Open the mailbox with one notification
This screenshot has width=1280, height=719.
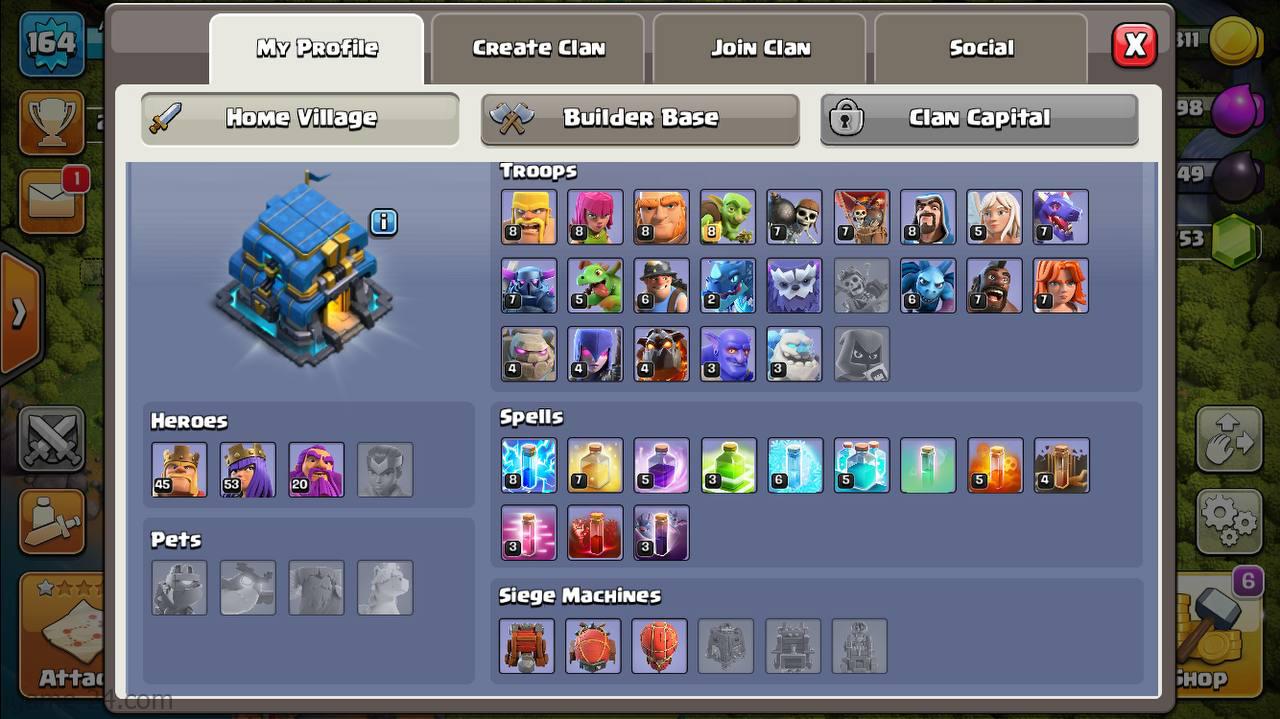pos(52,202)
